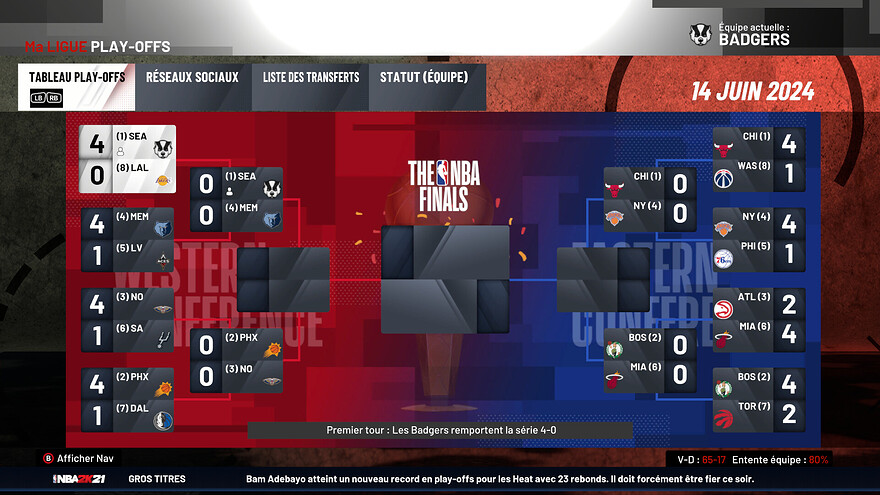Switch to the Tableau Play-offs tab
Screen dimensions: 880x495
75,86
